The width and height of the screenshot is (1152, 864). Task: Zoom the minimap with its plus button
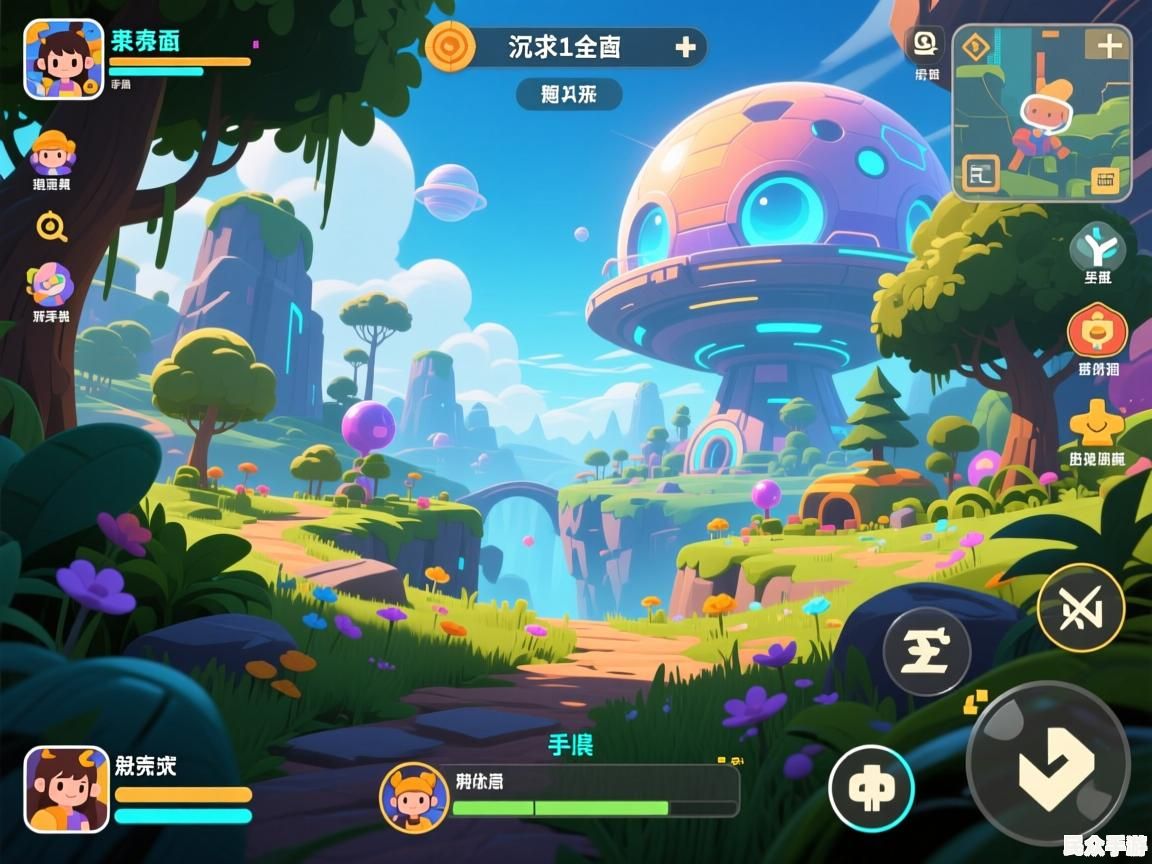1110,46
